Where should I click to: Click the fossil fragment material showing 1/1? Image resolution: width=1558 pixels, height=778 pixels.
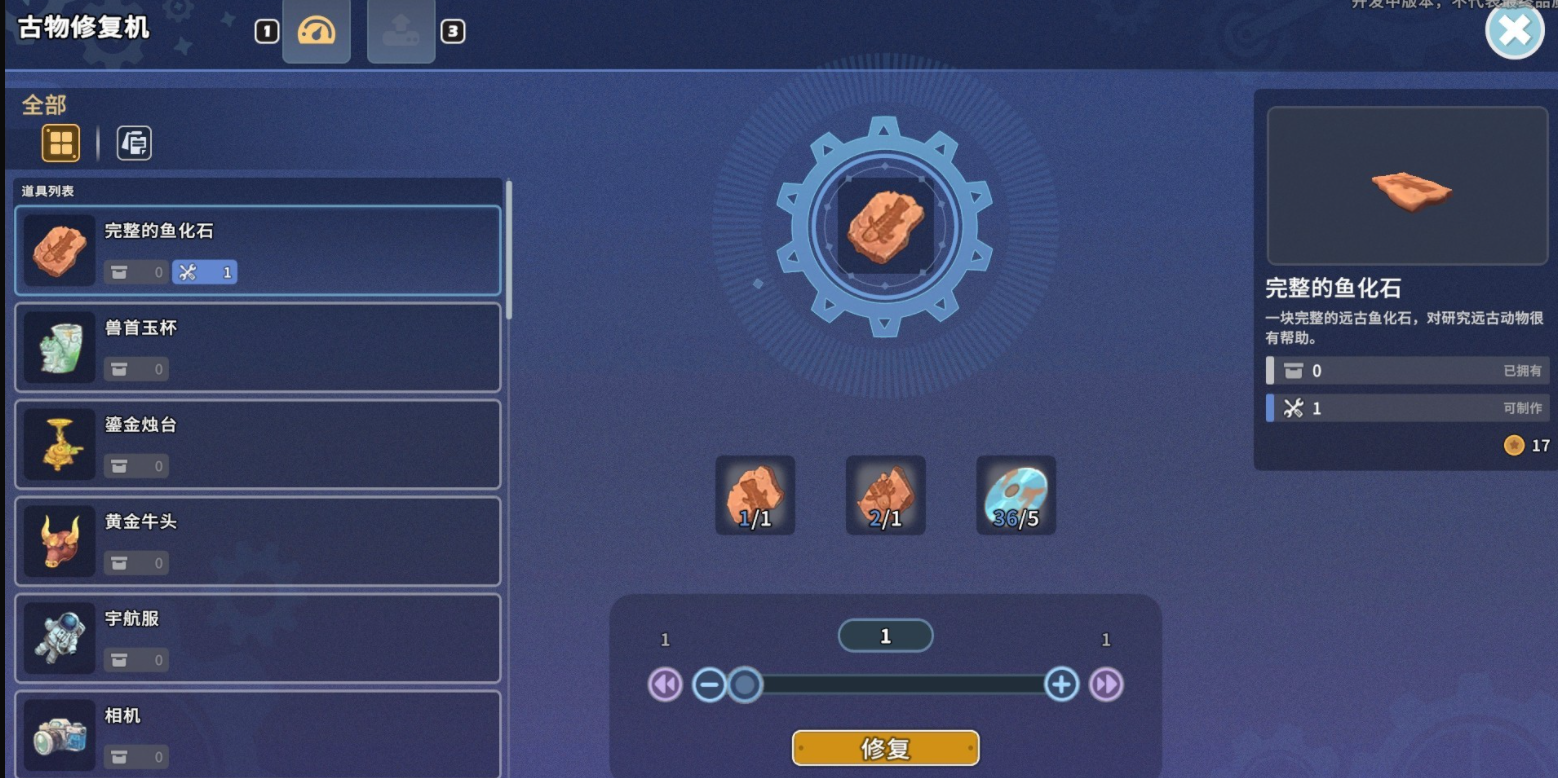click(755, 495)
